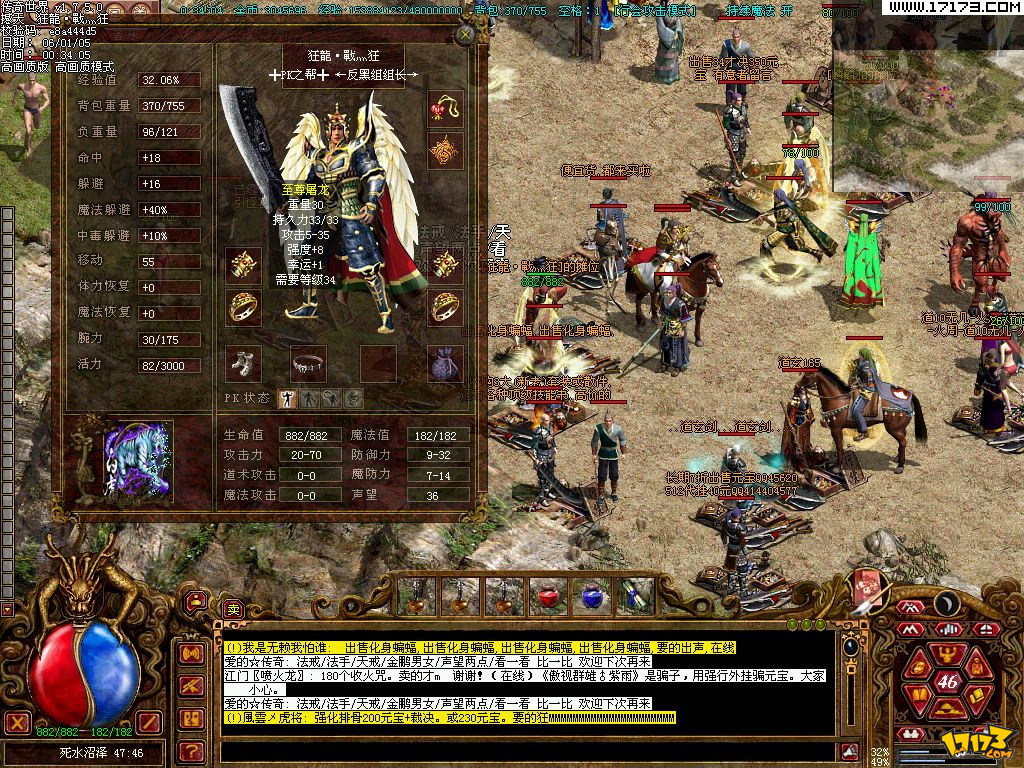Open the character figure hexagon menu button

(x=947, y=655)
